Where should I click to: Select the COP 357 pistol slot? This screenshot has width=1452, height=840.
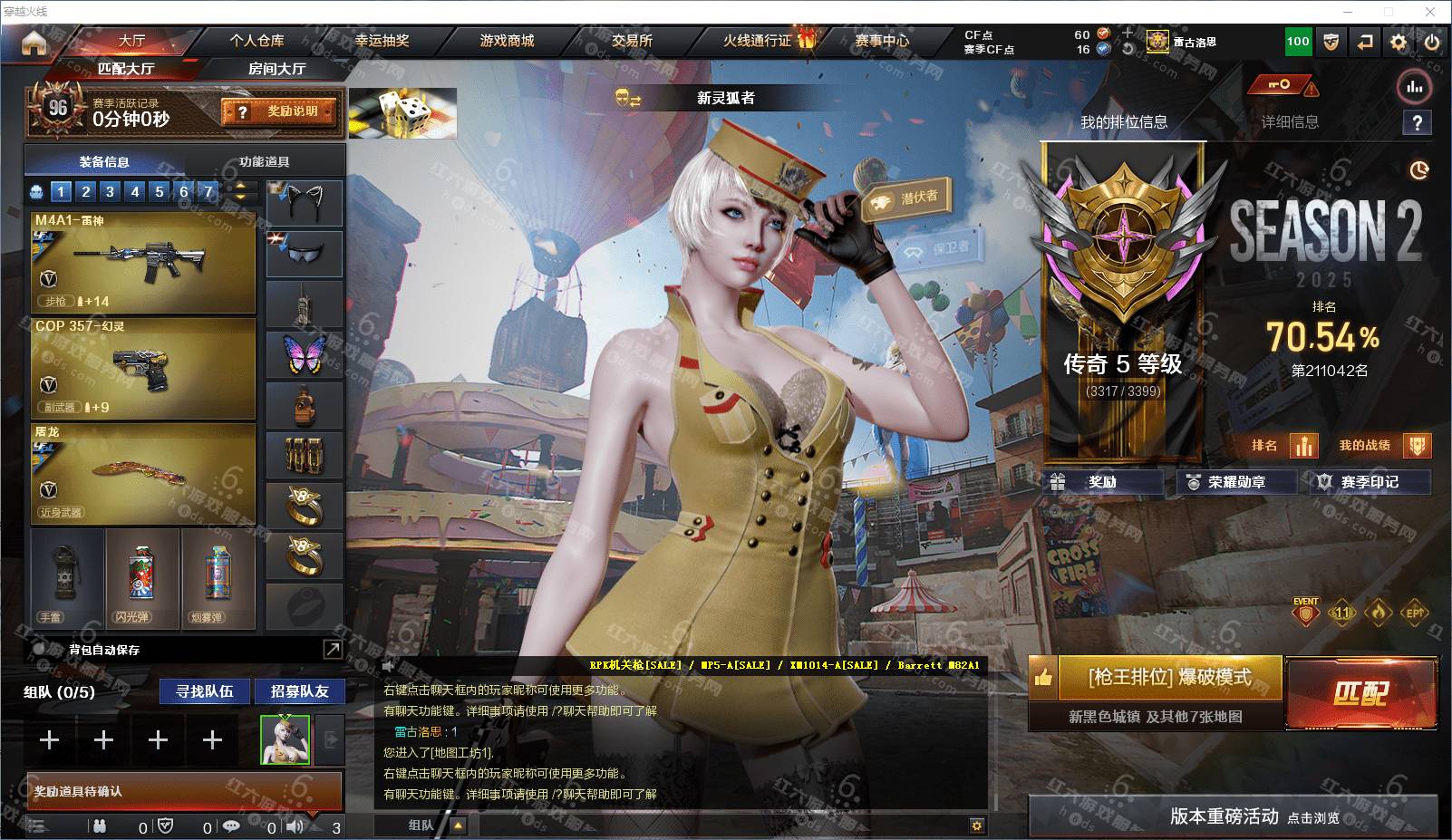pyautogui.click(x=143, y=367)
